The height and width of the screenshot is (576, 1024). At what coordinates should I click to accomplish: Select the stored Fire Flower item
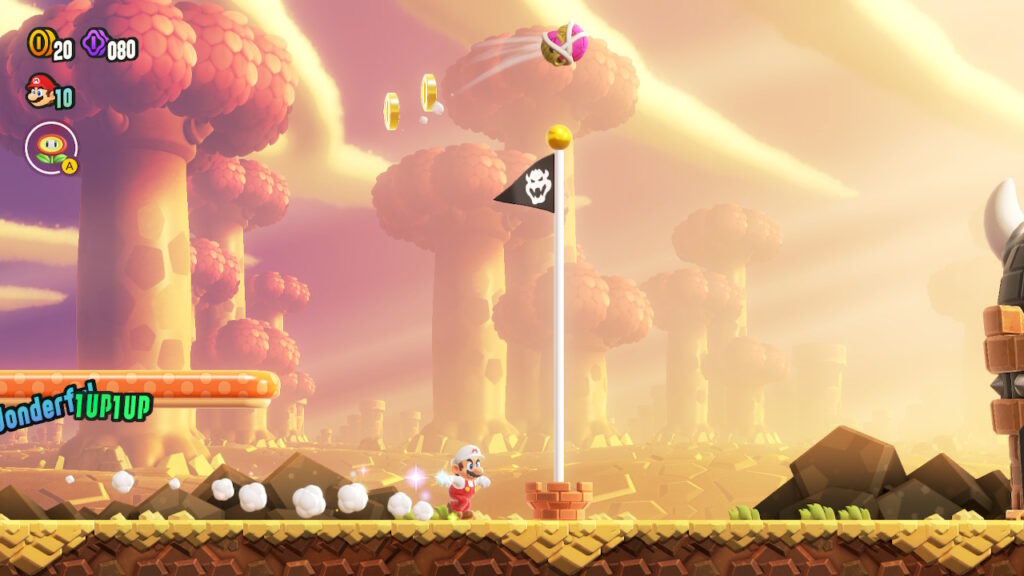(x=51, y=147)
